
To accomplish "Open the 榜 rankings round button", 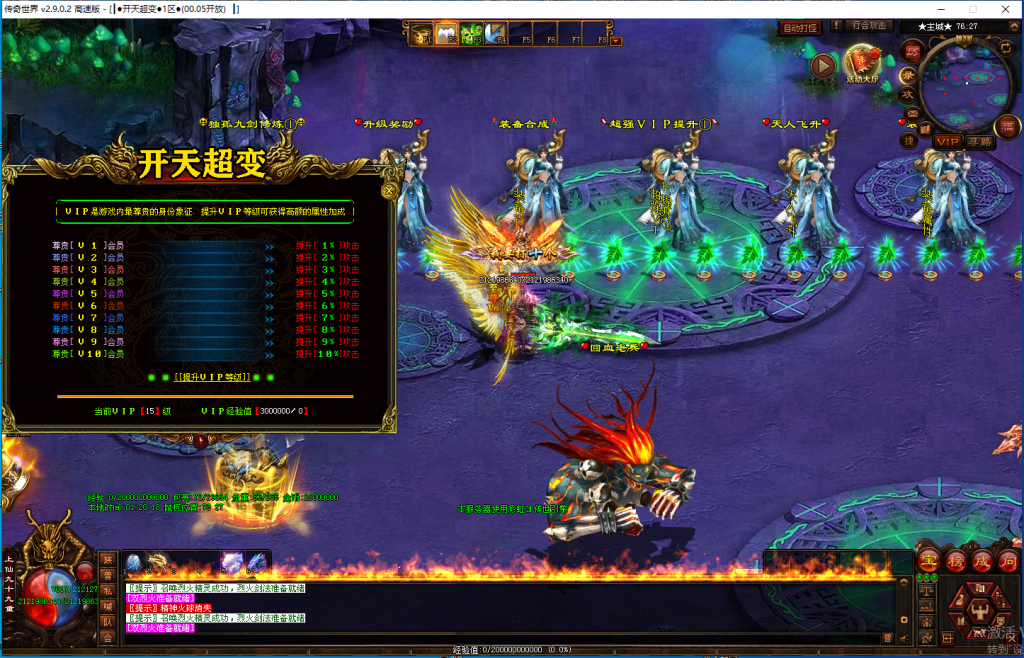I will (x=955, y=560).
